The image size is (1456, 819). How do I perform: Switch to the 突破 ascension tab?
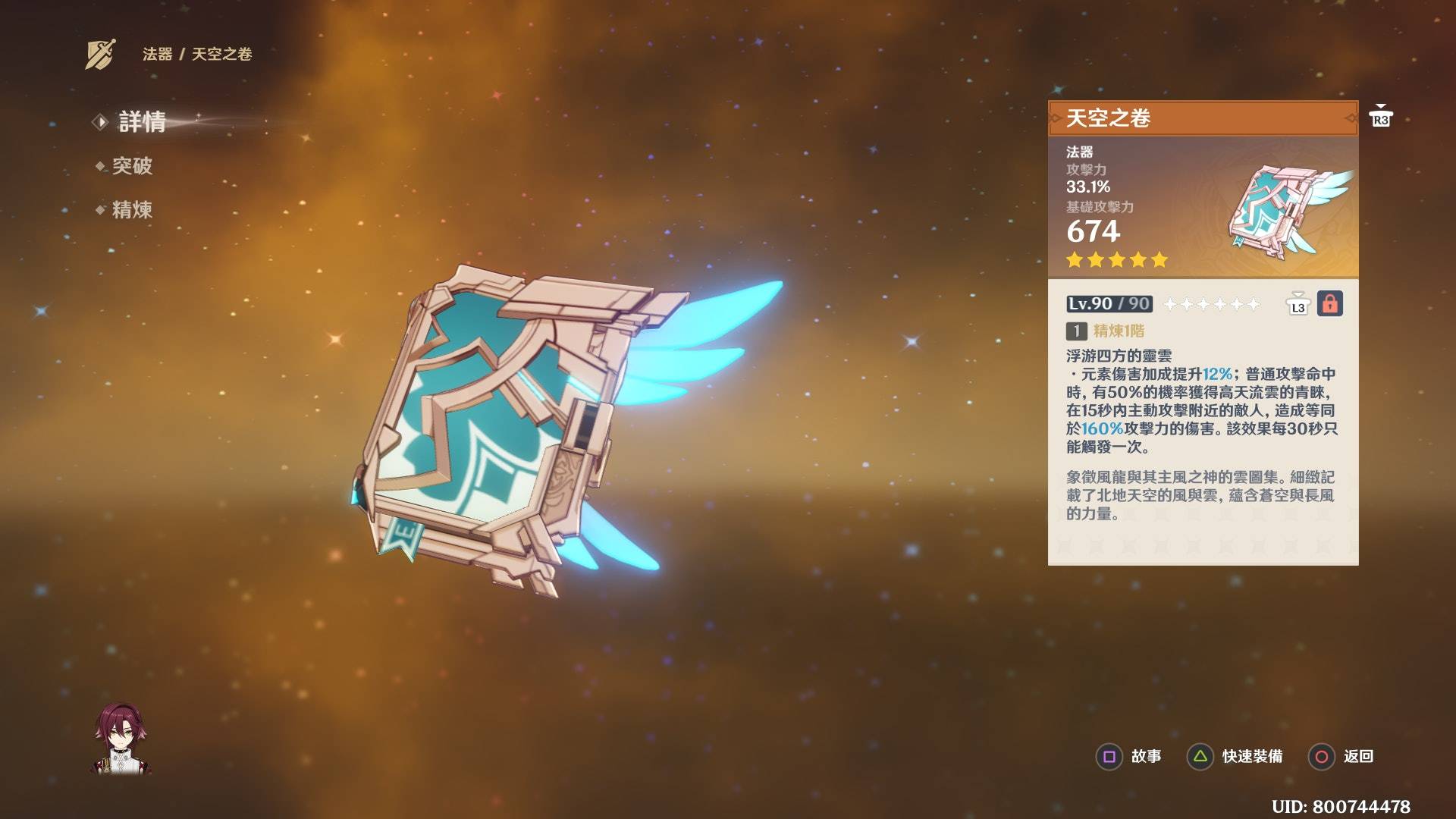(132, 166)
